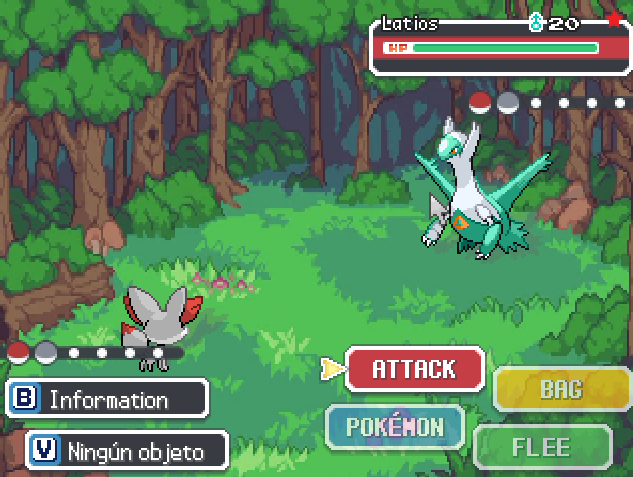Open the Information panel
Screen dimensions: 633x477
106,399
